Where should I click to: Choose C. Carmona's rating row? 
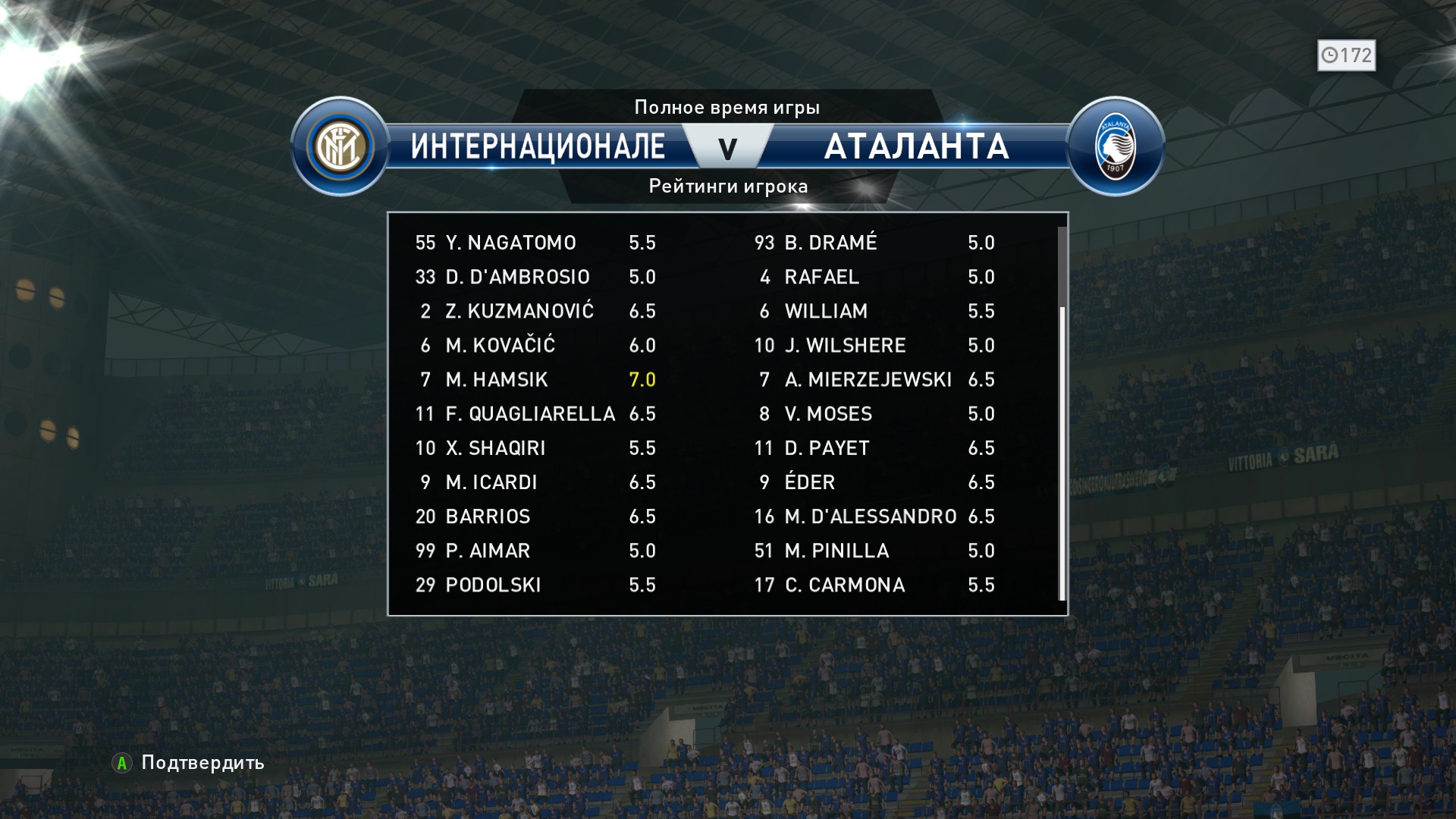(x=874, y=585)
